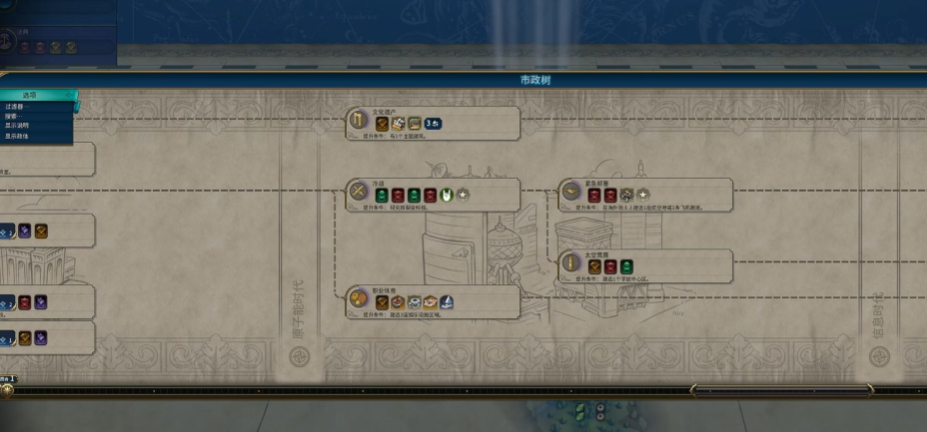927x432 pixels.
Task: Select the 搜索 search entry
Action: [x=13, y=116]
